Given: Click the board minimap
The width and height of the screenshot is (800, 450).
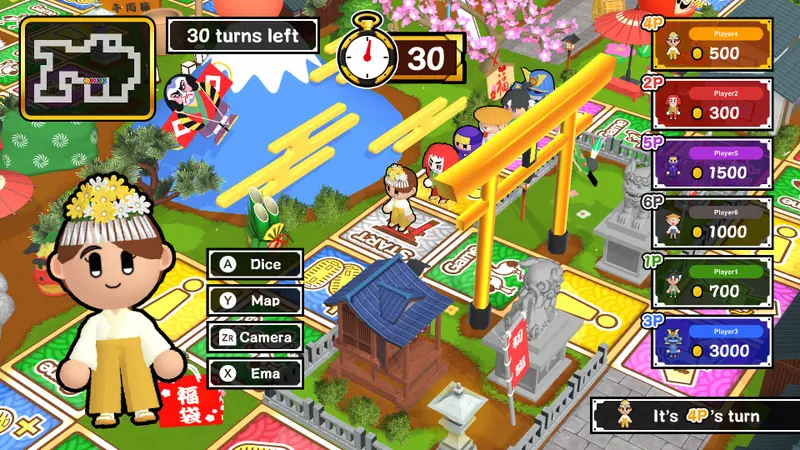Looking at the screenshot, I should click(x=88, y=62).
